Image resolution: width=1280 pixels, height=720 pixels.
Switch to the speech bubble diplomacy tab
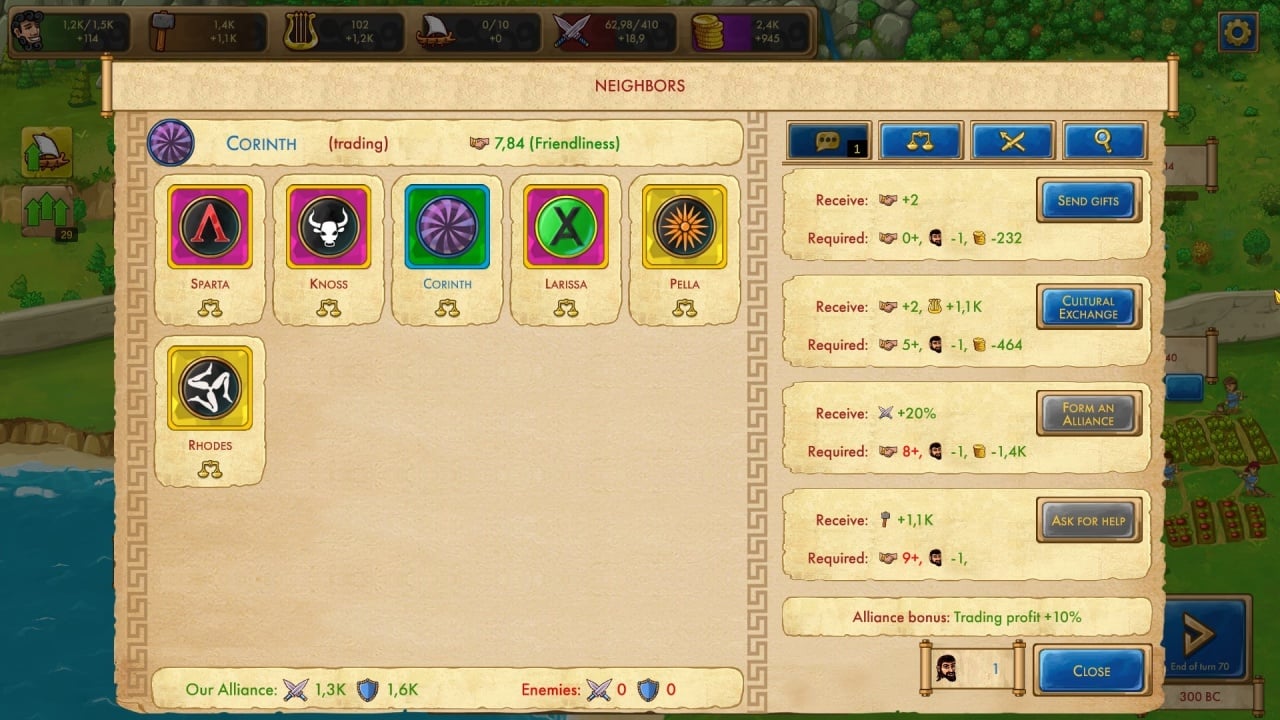(829, 142)
